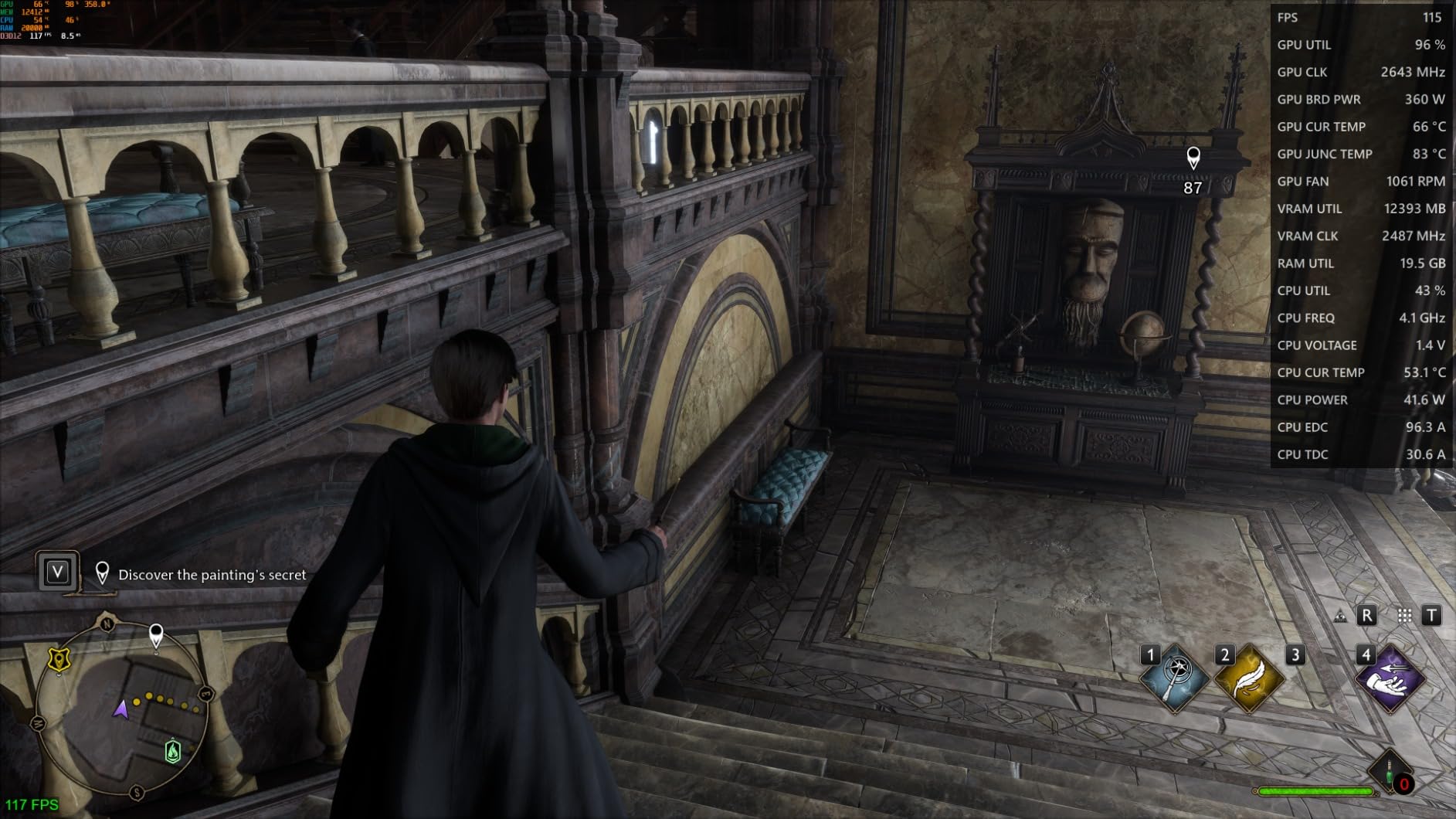Activate the purple Accio hand spell
The image size is (1456, 819).
pyautogui.click(x=1390, y=678)
